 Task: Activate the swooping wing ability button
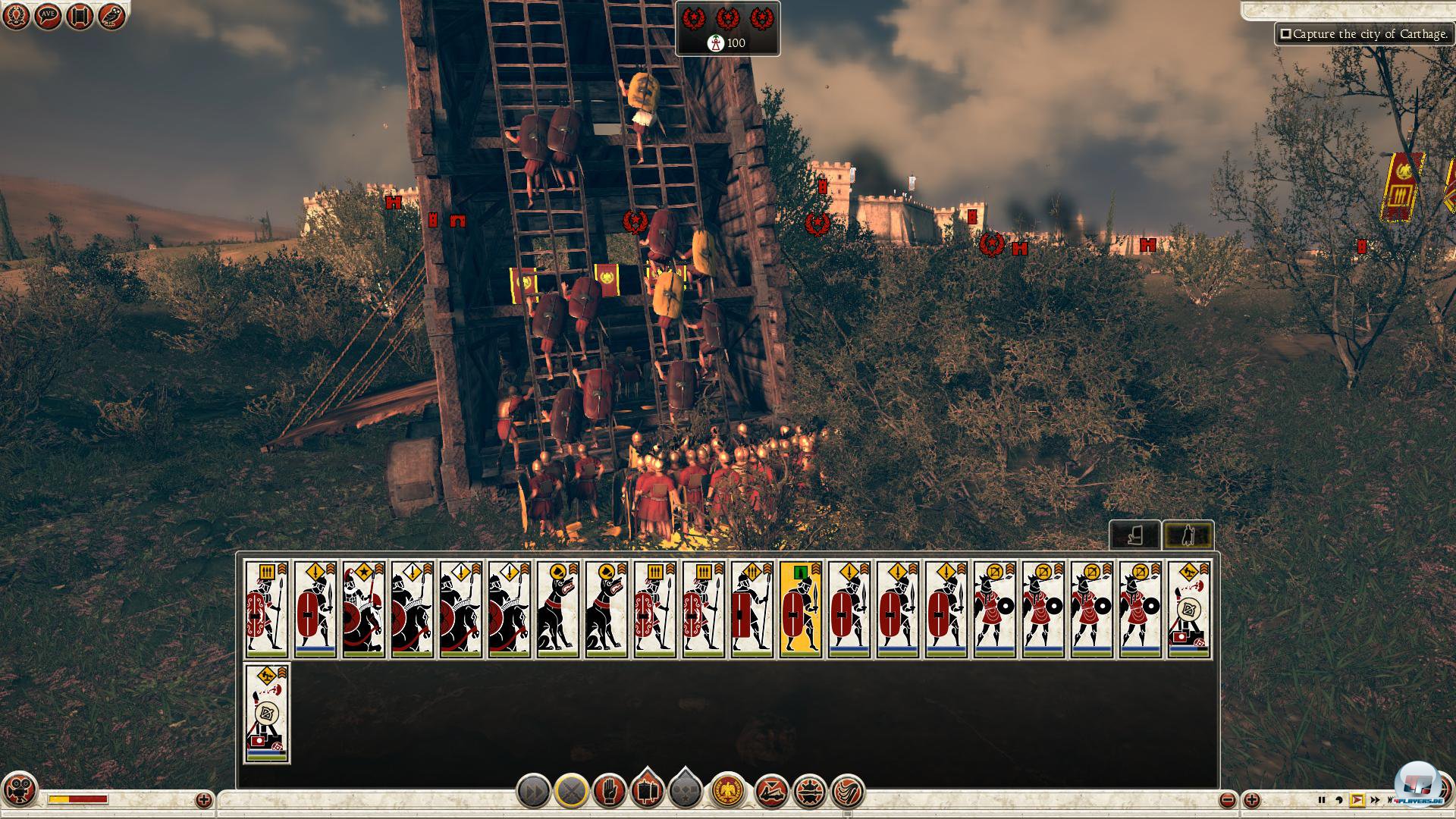[x=848, y=792]
